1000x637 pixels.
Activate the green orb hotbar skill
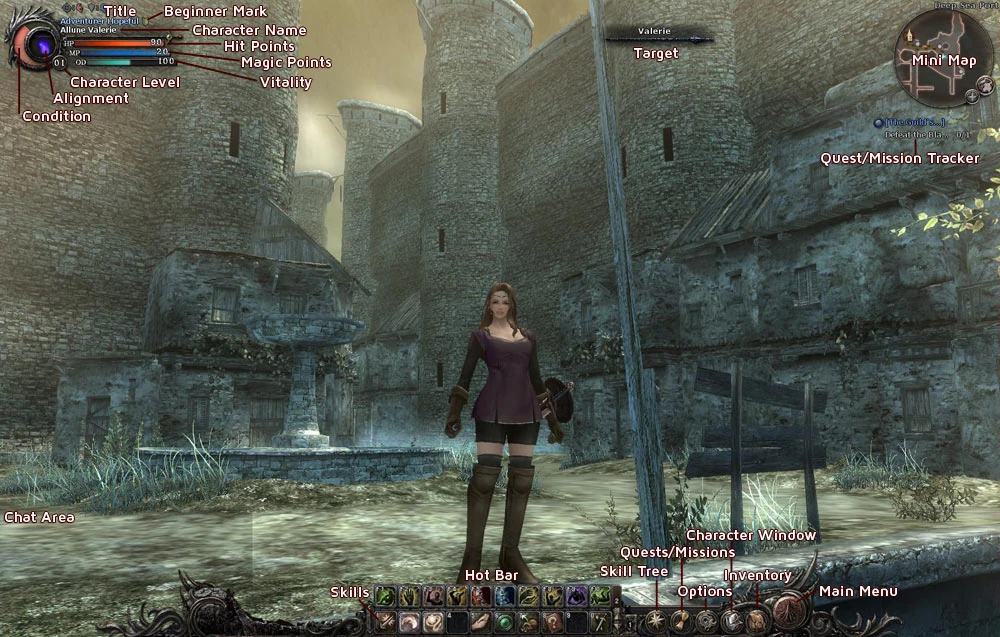pyautogui.click(x=505, y=622)
